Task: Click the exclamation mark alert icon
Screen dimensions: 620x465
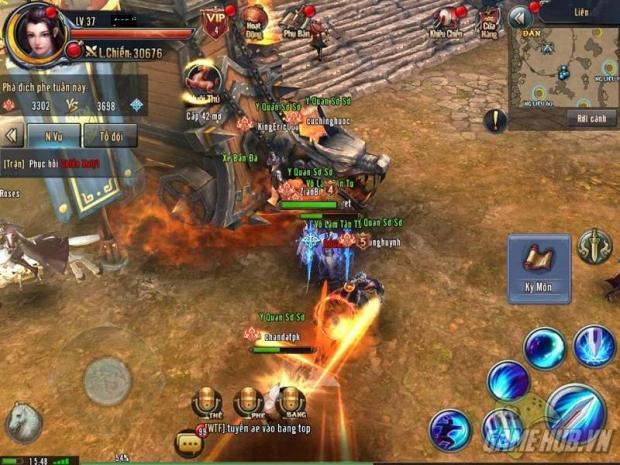Action: pos(495,121)
